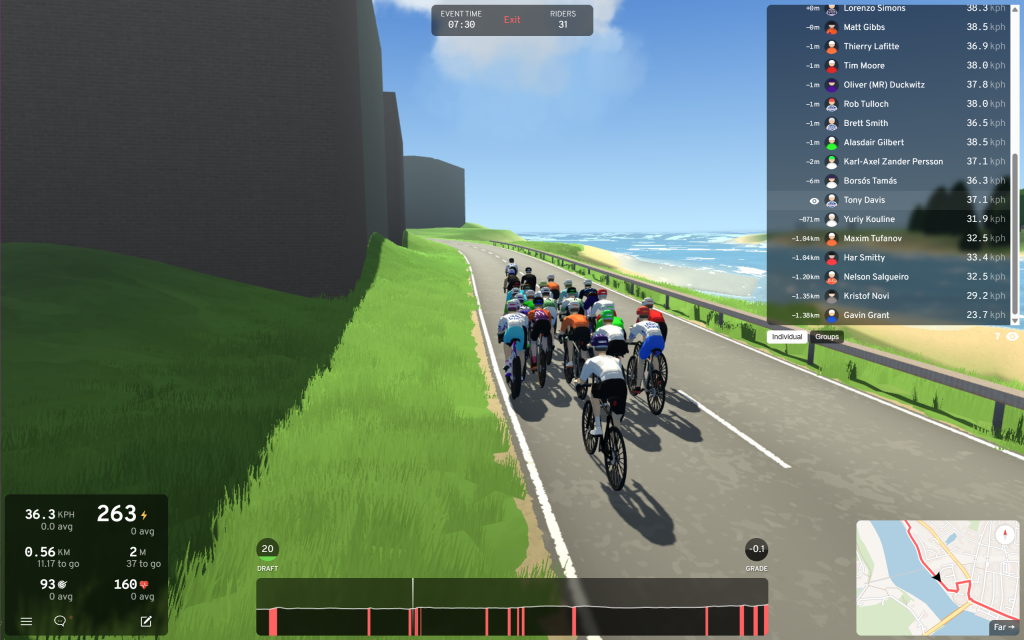1024x640 pixels.
Task: Exit the event via the red Exit button
Action: point(512,20)
